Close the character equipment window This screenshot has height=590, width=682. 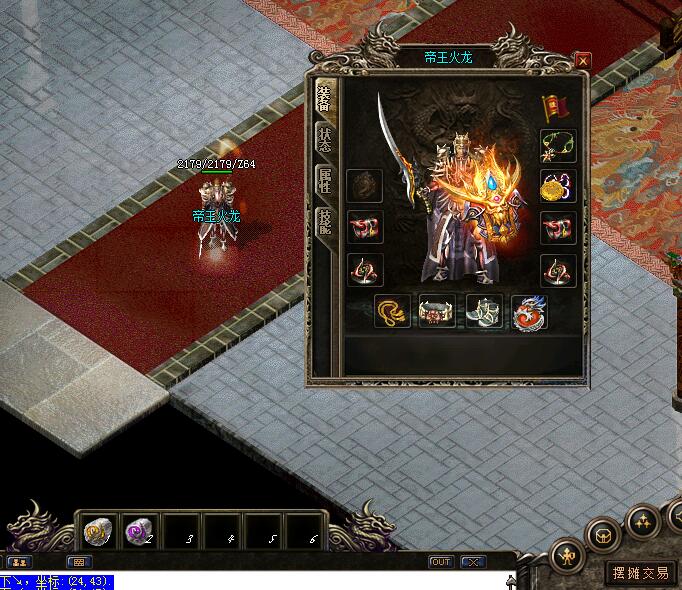click(x=583, y=60)
